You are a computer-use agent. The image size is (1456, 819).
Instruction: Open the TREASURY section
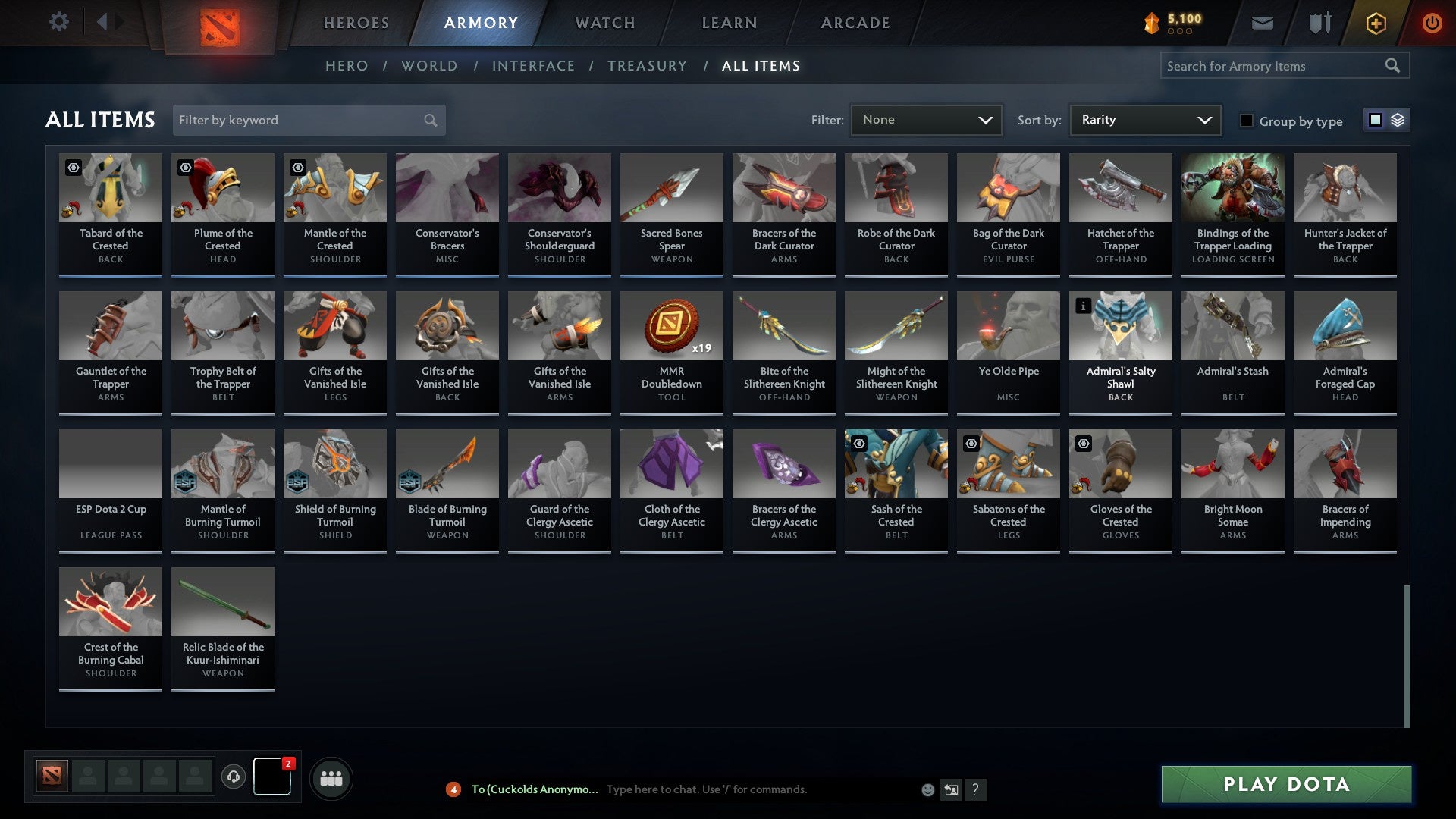click(x=648, y=65)
